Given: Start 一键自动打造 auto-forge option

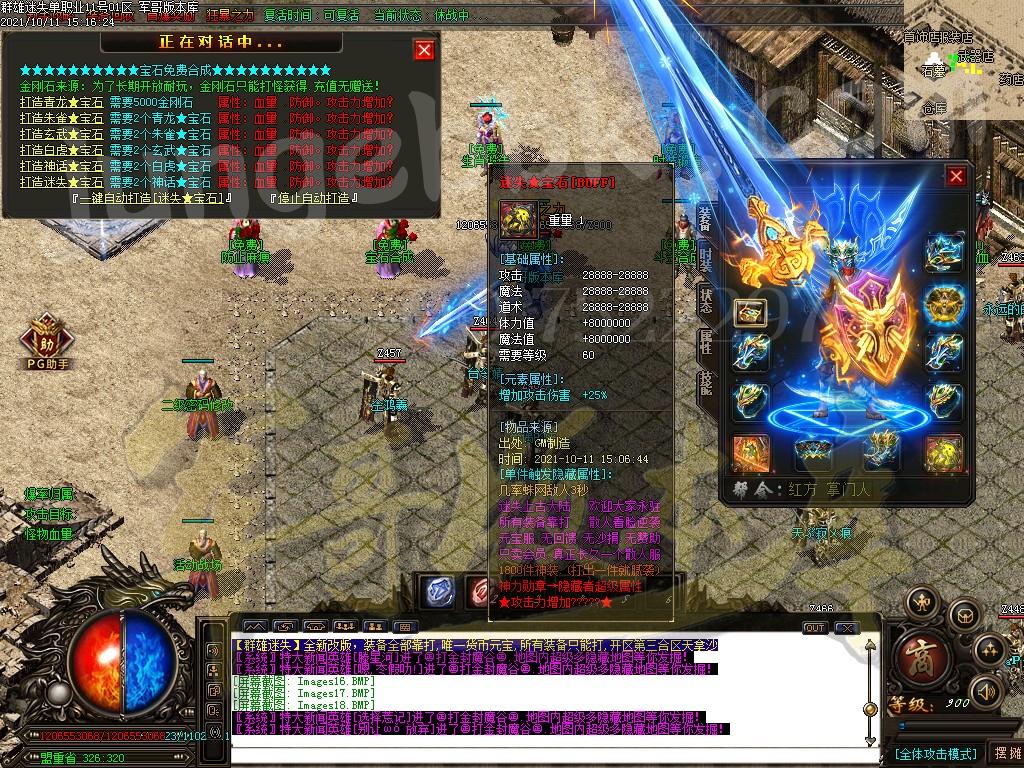Looking at the screenshot, I should (x=153, y=198).
